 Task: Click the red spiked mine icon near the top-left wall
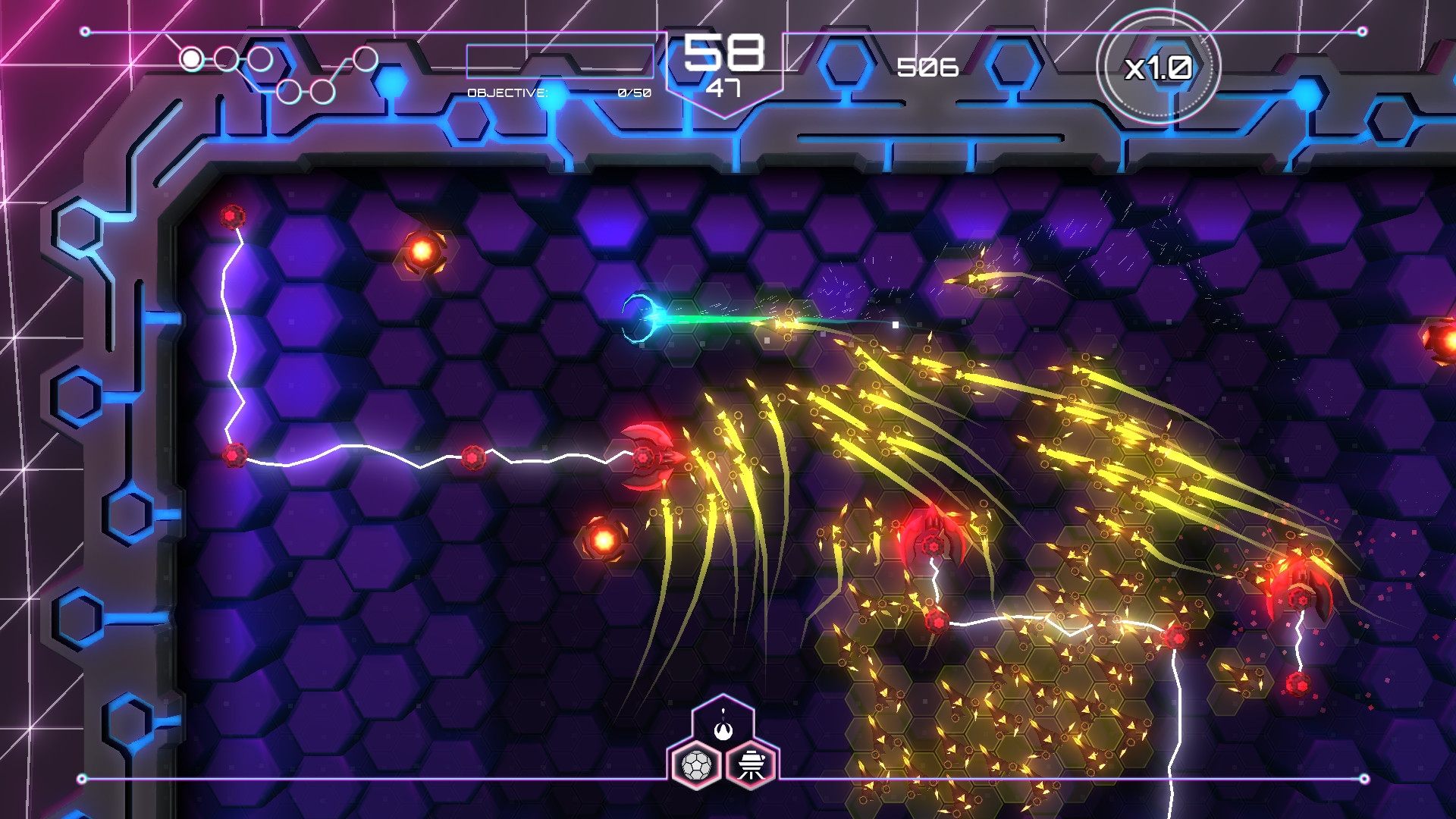[231, 216]
